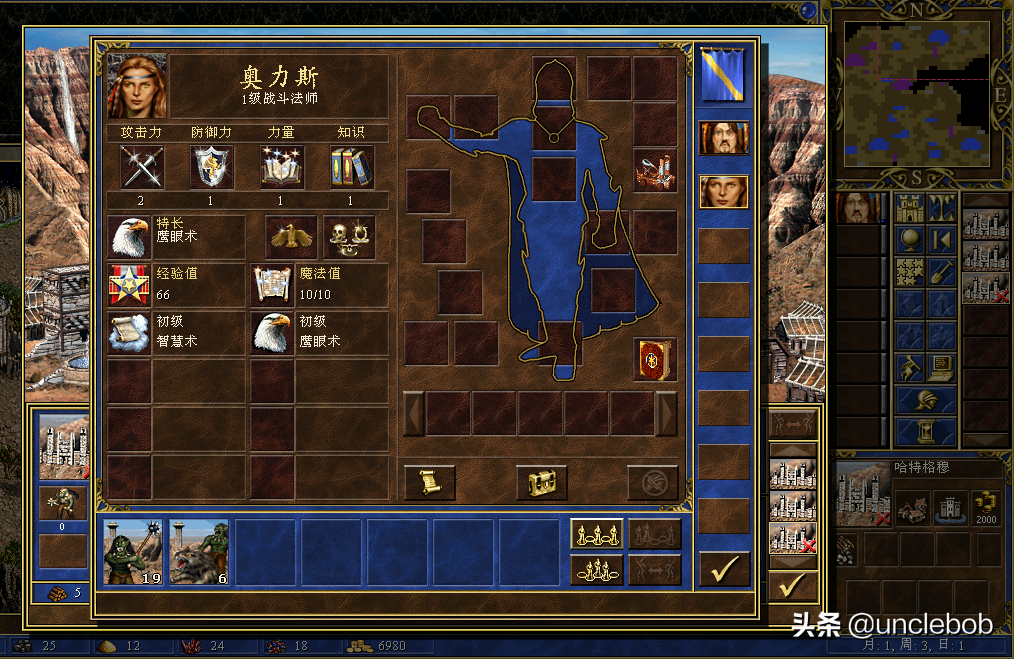Choose the highlighted loose formation button
Viewport: 1014px width, 659px height.
pos(597,534)
